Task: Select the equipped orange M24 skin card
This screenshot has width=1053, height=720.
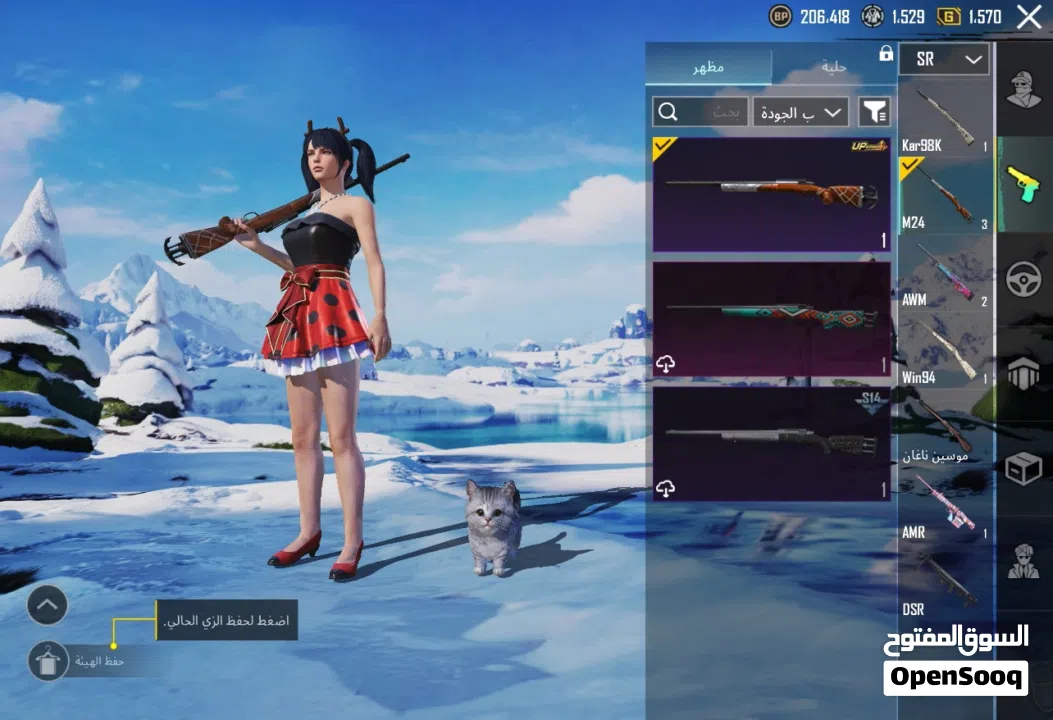Action: [x=771, y=194]
